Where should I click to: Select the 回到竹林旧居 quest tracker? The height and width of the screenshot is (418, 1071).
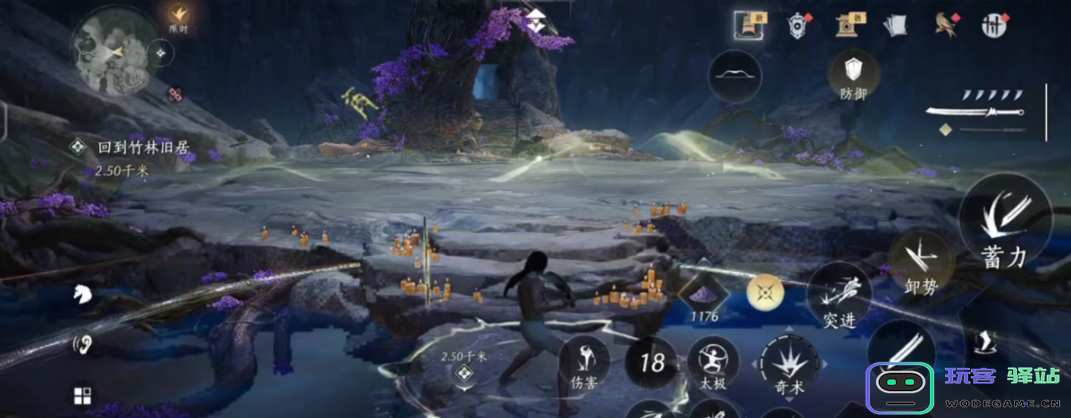tap(142, 147)
